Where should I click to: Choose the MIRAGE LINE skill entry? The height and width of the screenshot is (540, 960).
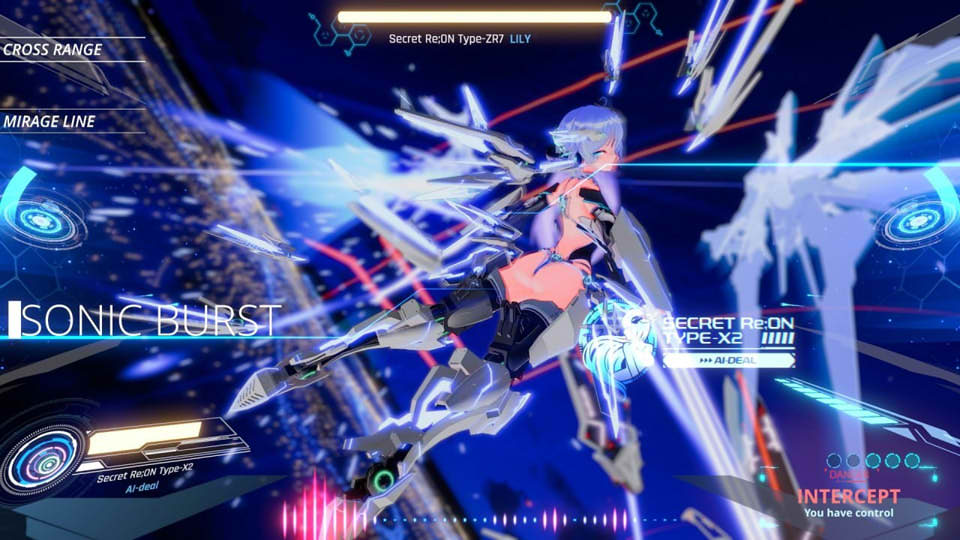click(x=49, y=121)
